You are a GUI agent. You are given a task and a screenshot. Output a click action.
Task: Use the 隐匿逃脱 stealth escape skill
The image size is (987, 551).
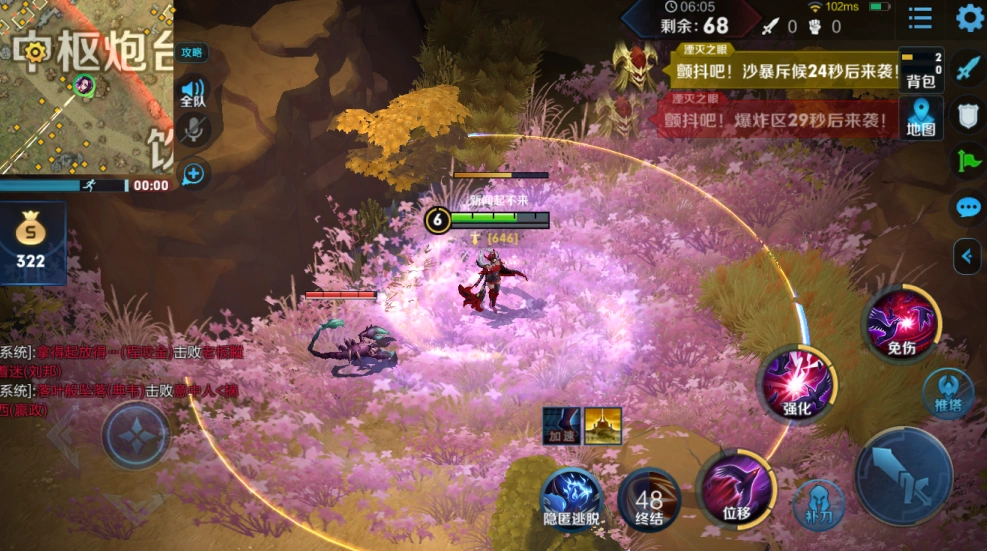(x=574, y=497)
